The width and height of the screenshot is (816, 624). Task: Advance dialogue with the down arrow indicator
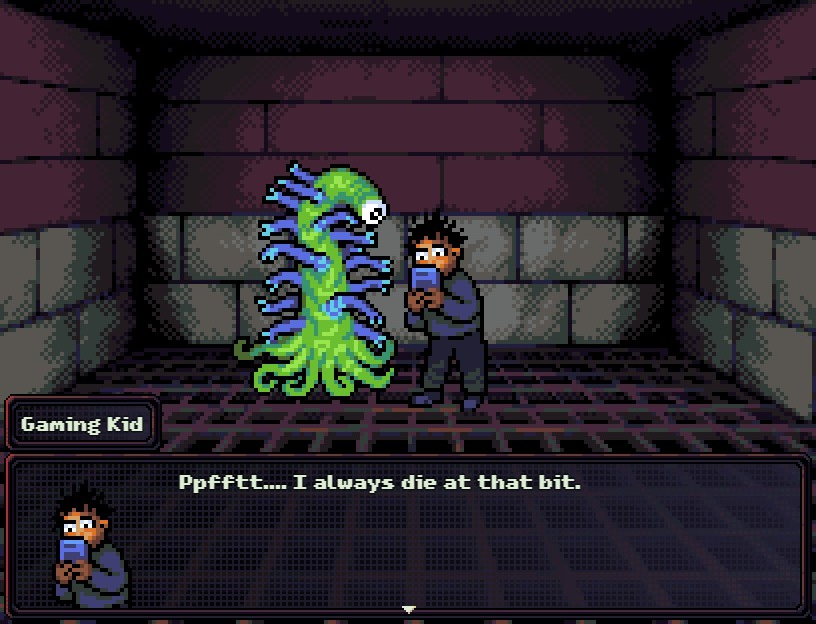[408, 608]
